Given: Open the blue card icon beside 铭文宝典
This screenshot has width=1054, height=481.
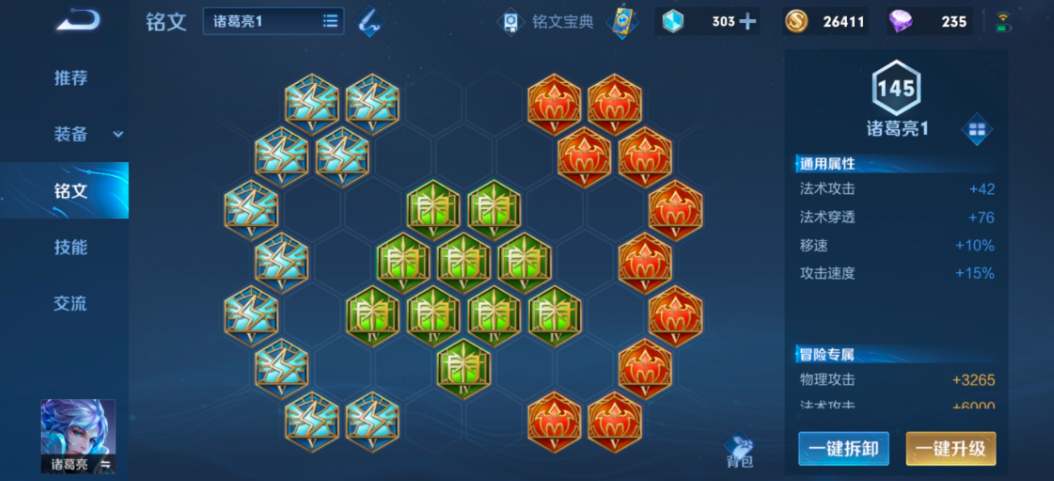Looking at the screenshot, I should (x=622, y=21).
